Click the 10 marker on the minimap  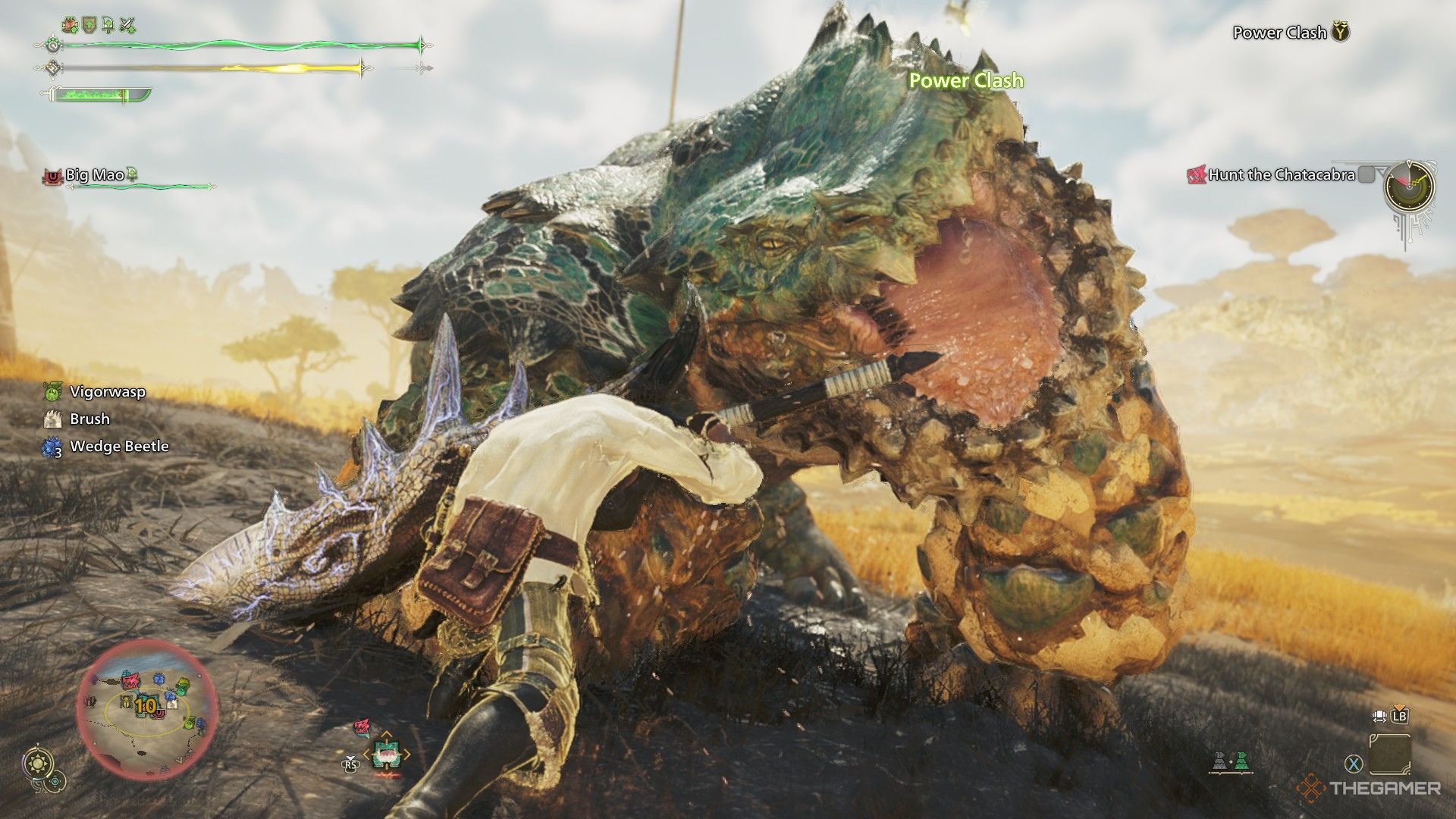pyautogui.click(x=148, y=704)
